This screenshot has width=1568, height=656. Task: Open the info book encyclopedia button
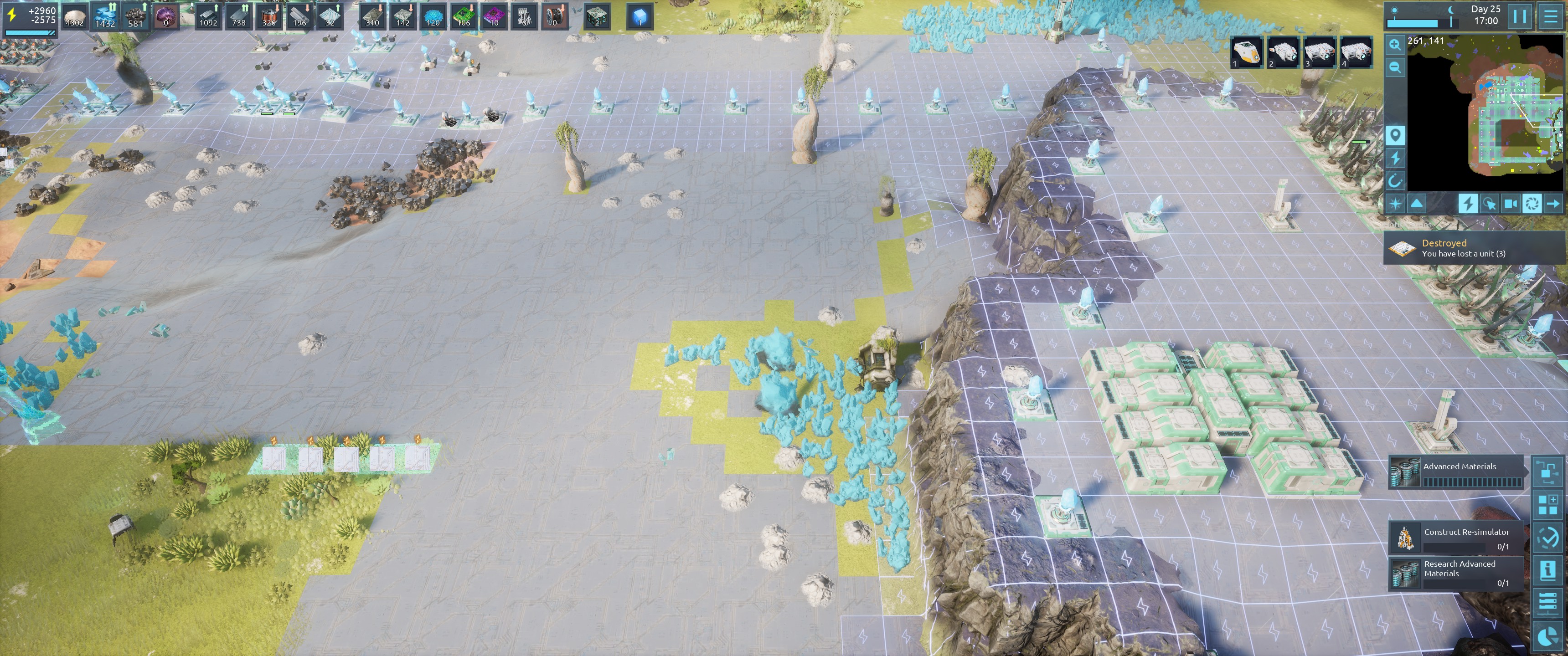(1547, 570)
